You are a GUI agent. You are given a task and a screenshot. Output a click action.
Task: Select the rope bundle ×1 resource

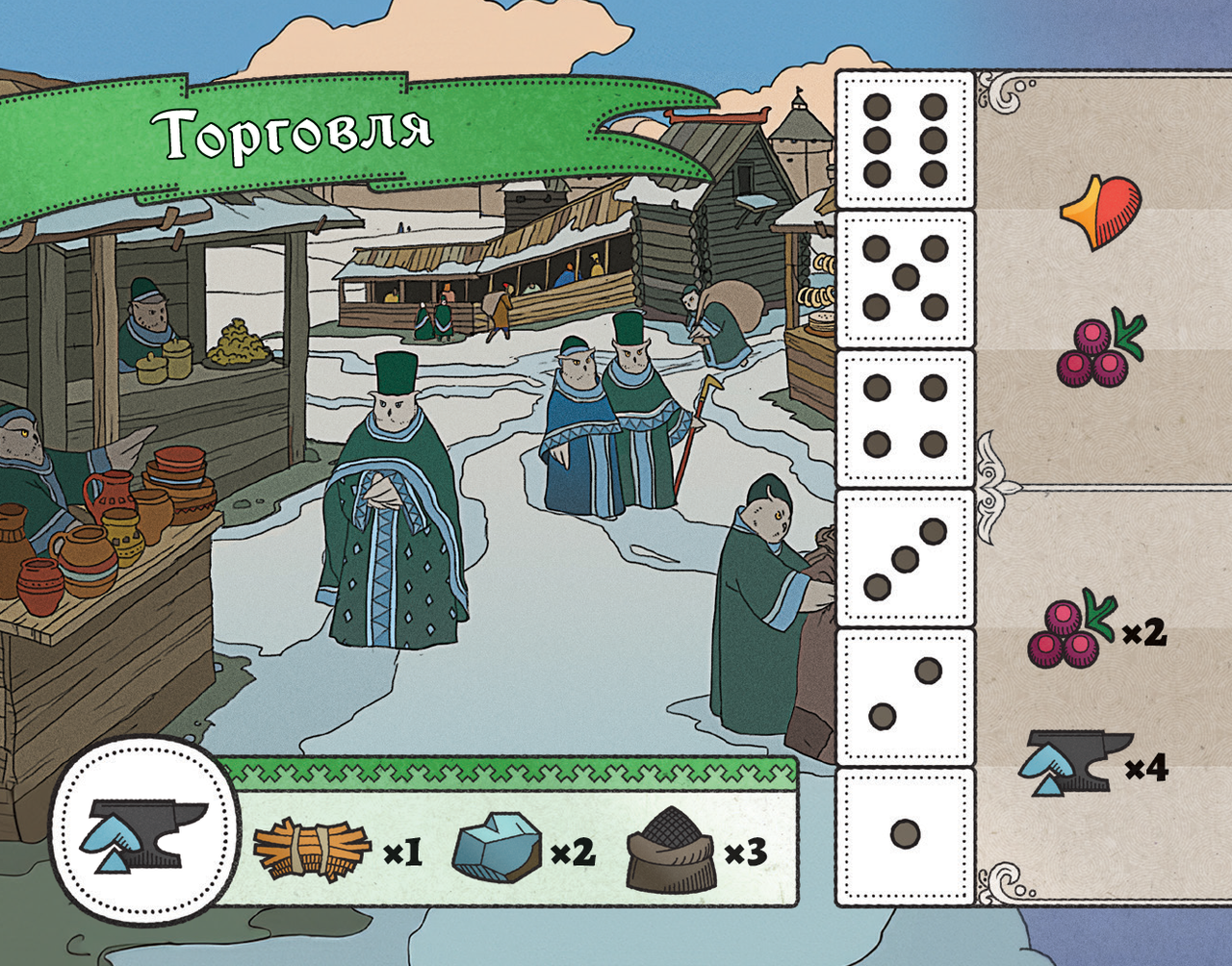[337, 851]
